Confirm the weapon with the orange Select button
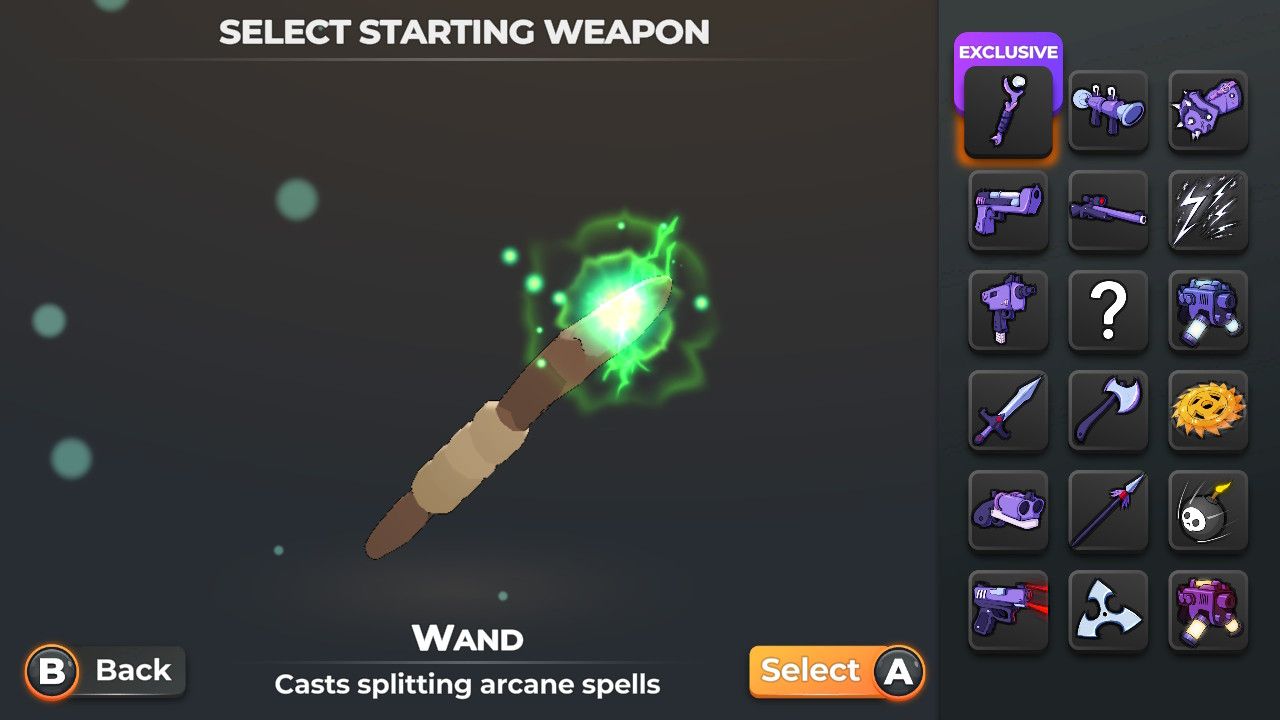Screen dimensions: 1280x720 (836, 671)
